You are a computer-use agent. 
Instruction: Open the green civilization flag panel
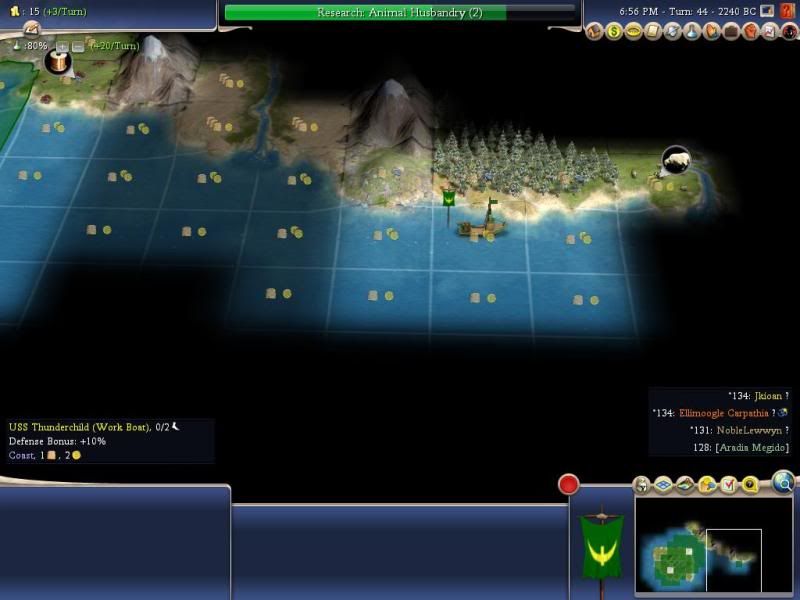pos(601,543)
